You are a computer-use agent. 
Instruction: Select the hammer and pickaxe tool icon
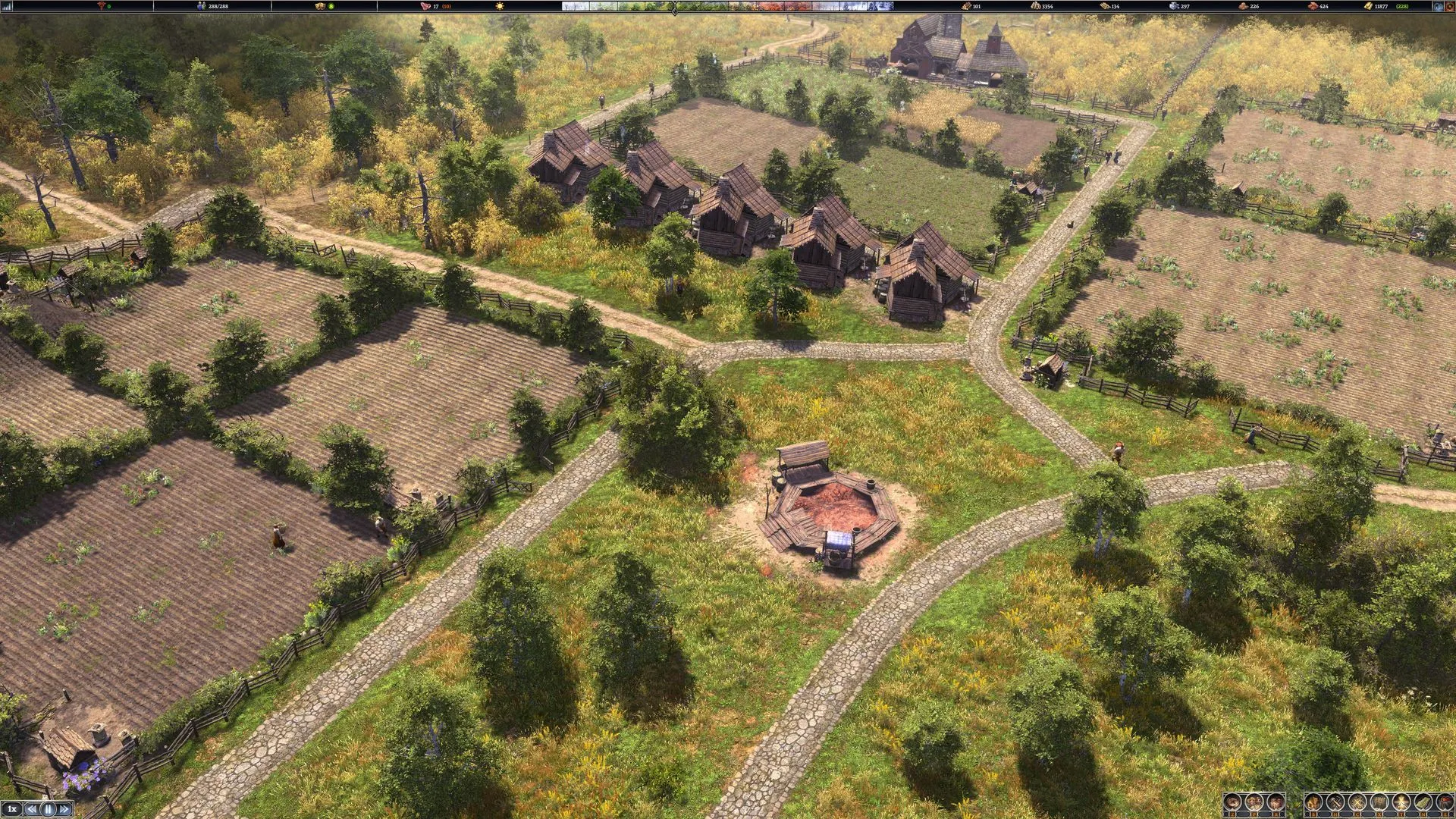tap(1335, 802)
